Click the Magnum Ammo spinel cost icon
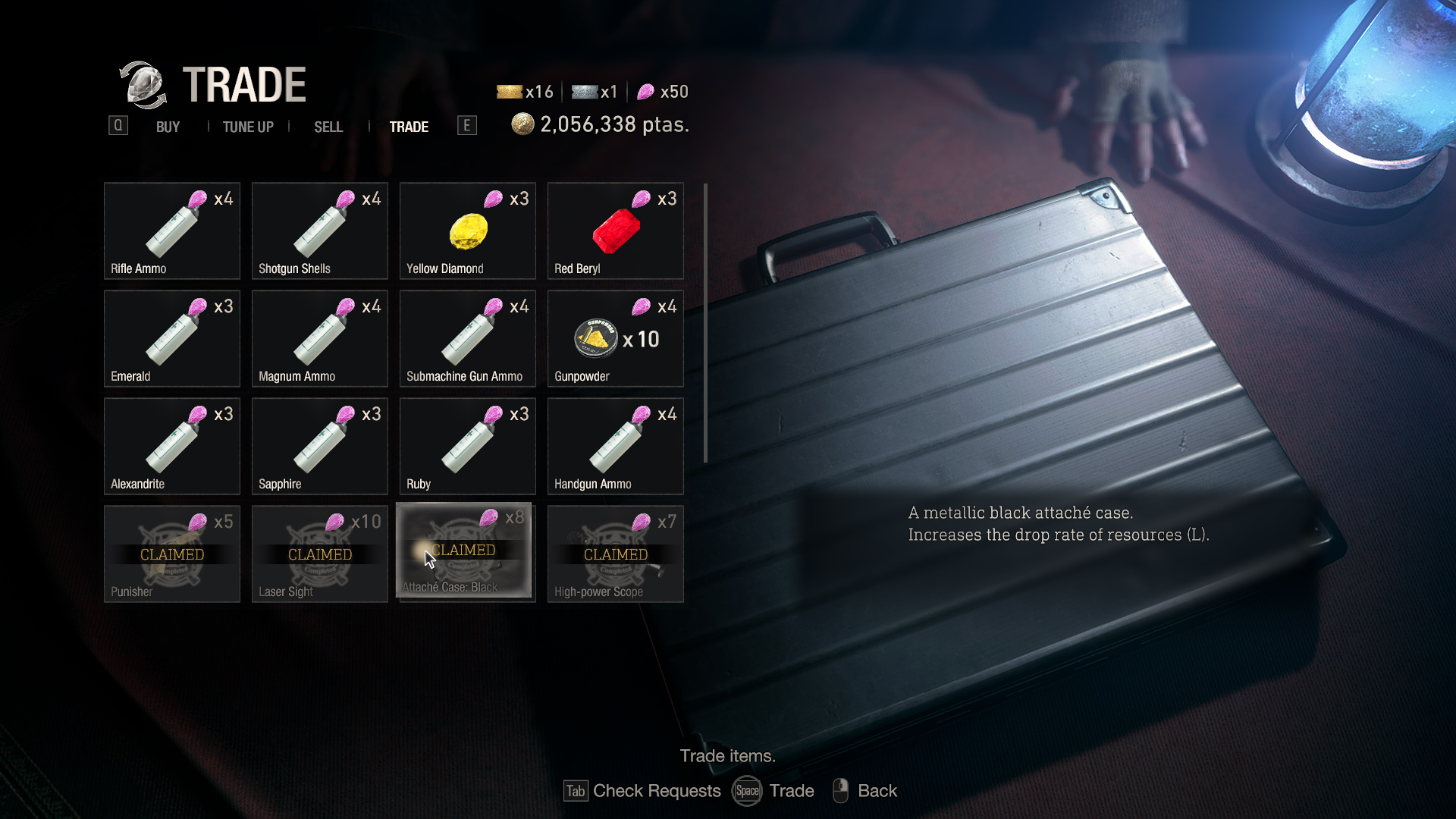Screen dimensions: 1456x819 345,306
